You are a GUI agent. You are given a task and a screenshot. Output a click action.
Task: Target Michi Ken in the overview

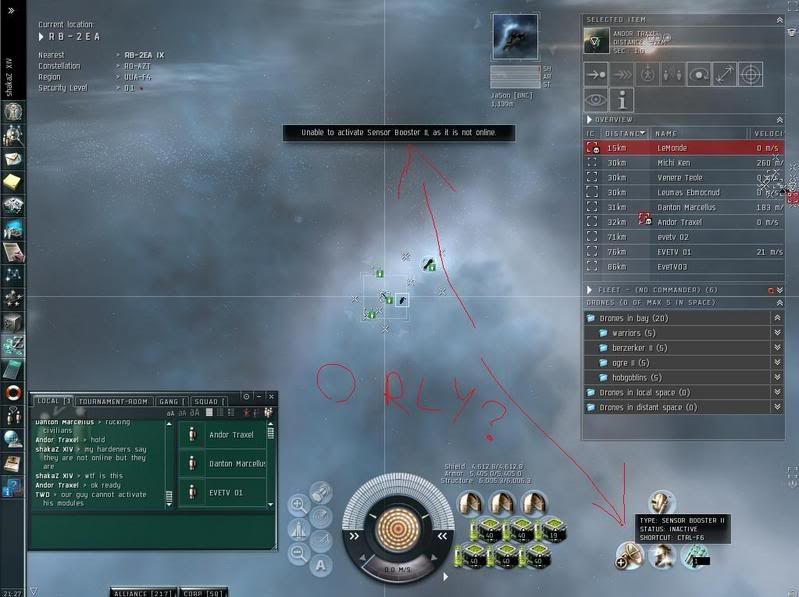coord(680,163)
